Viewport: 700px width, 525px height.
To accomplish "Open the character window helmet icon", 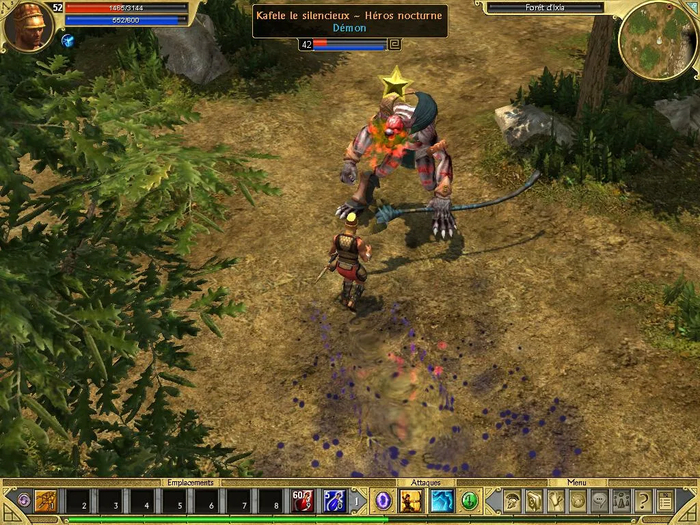I will tap(511, 500).
